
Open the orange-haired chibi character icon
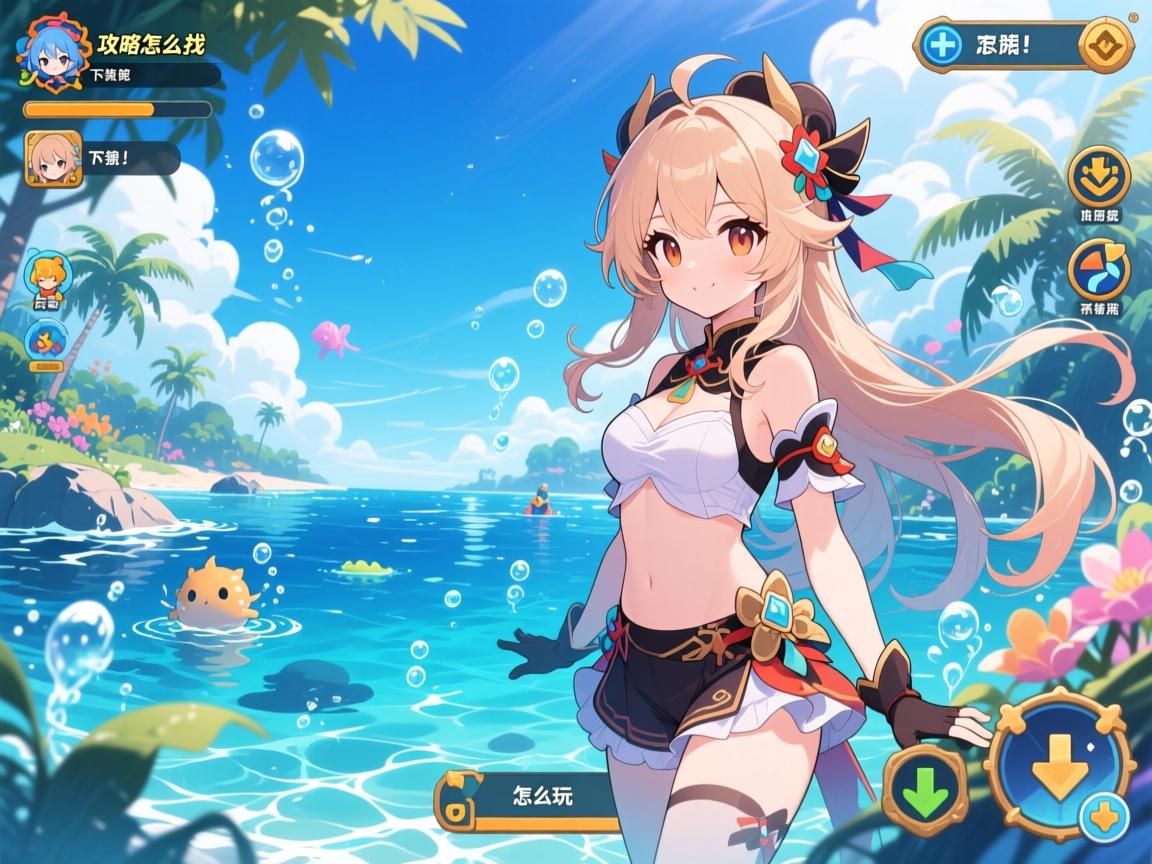[46, 278]
